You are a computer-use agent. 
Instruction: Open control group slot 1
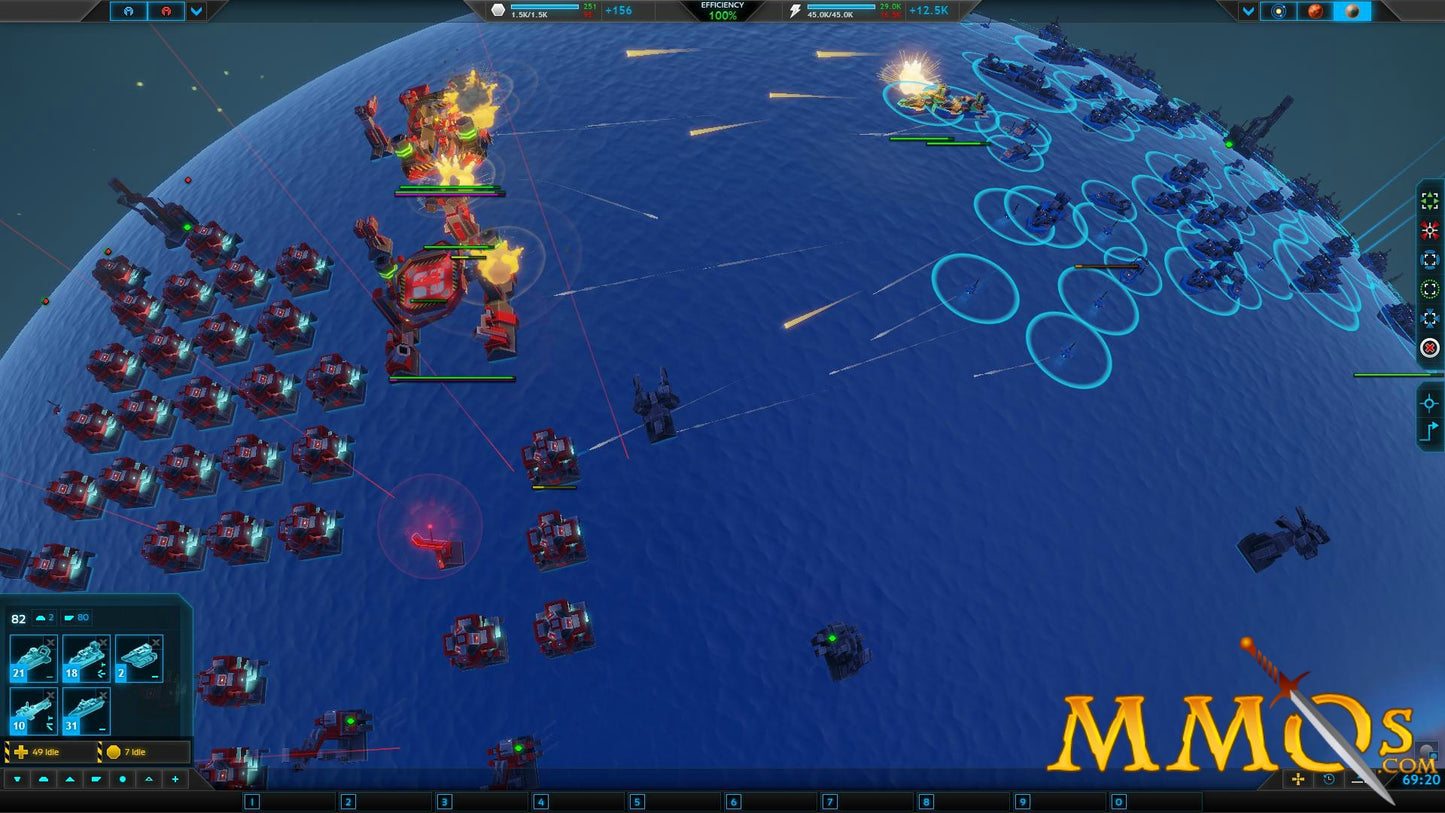pyautogui.click(x=252, y=801)
